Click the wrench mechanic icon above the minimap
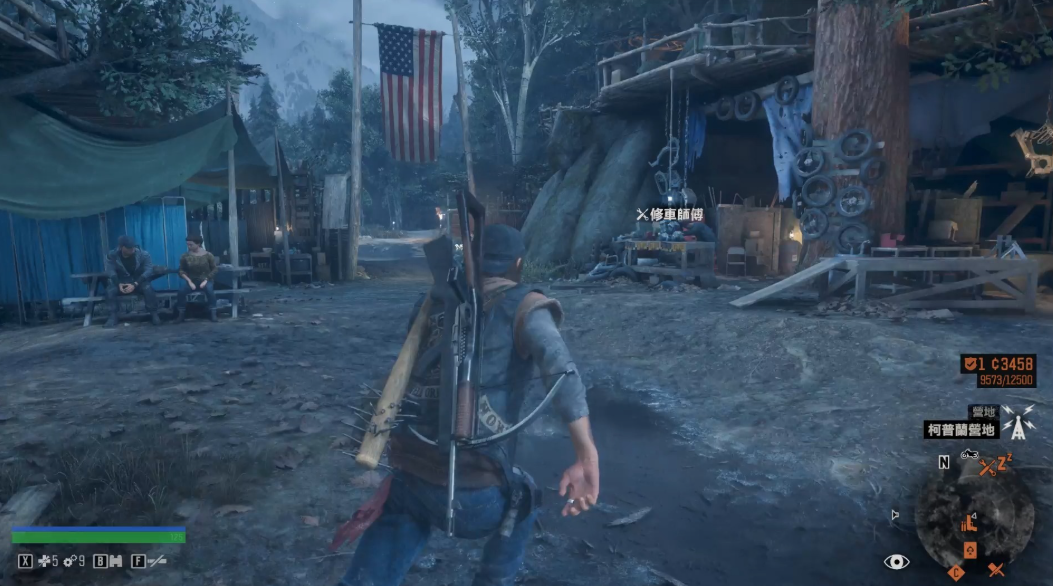Screen dimensions: 1053x586 [x=987, y=465]
